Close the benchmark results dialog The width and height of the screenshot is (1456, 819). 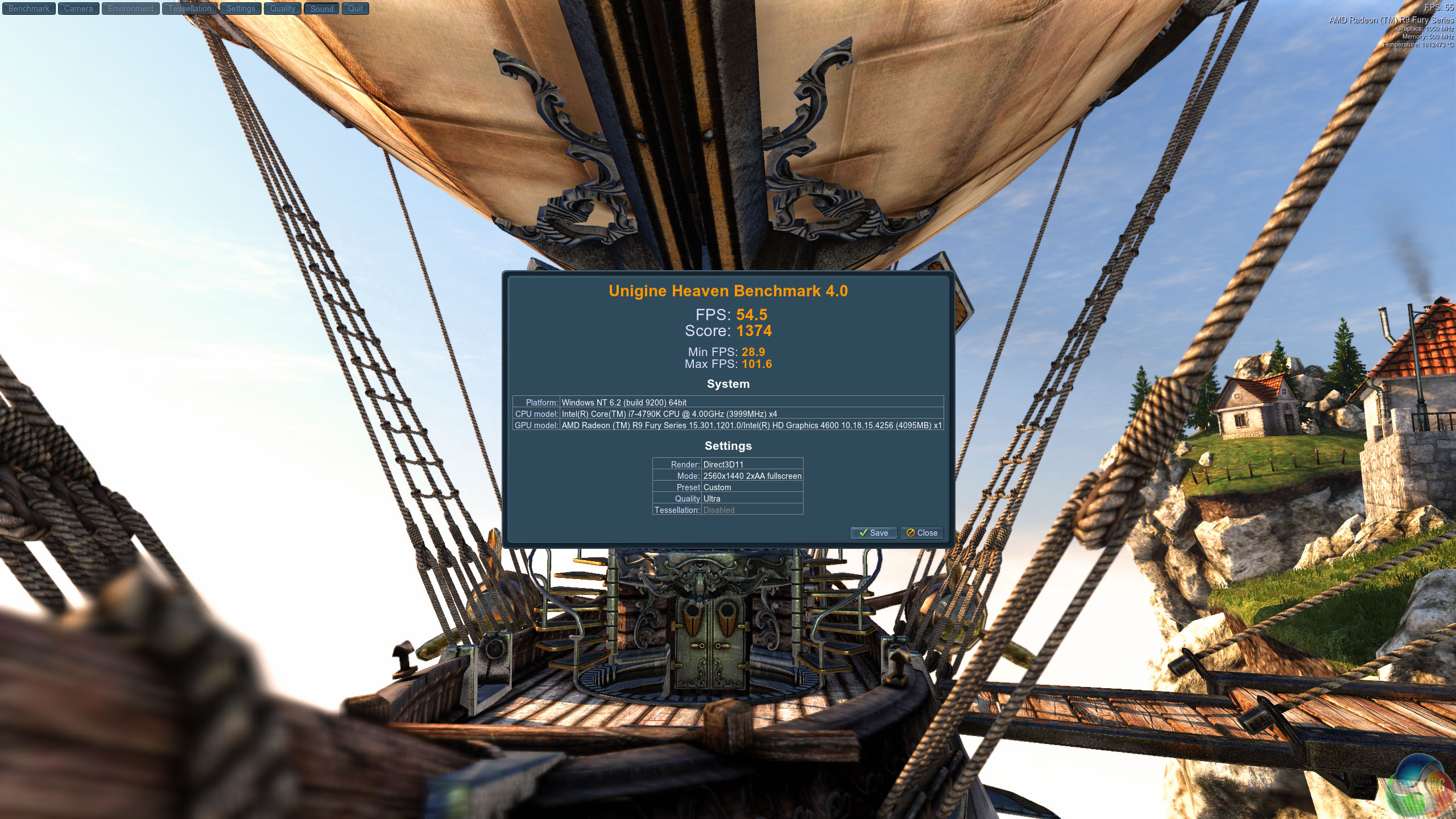(x=922, y=533)
